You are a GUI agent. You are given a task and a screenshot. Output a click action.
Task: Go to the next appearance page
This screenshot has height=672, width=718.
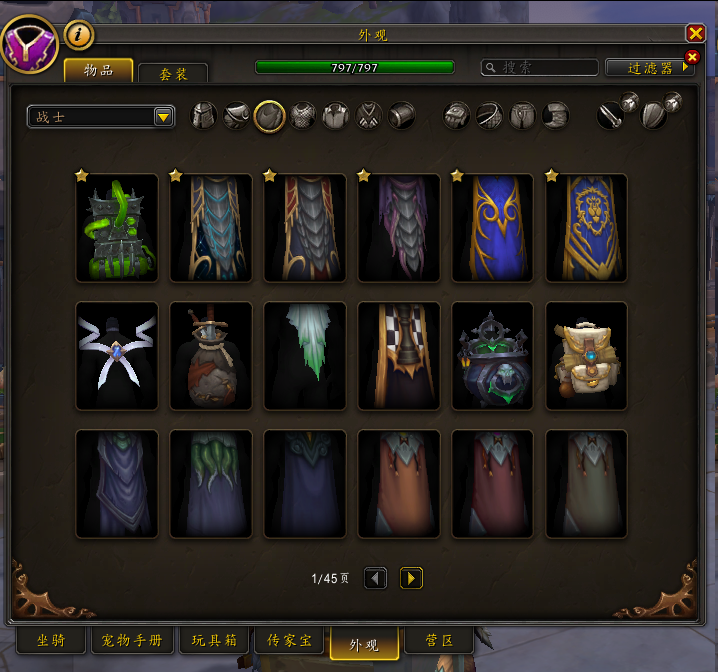point(411,578)
